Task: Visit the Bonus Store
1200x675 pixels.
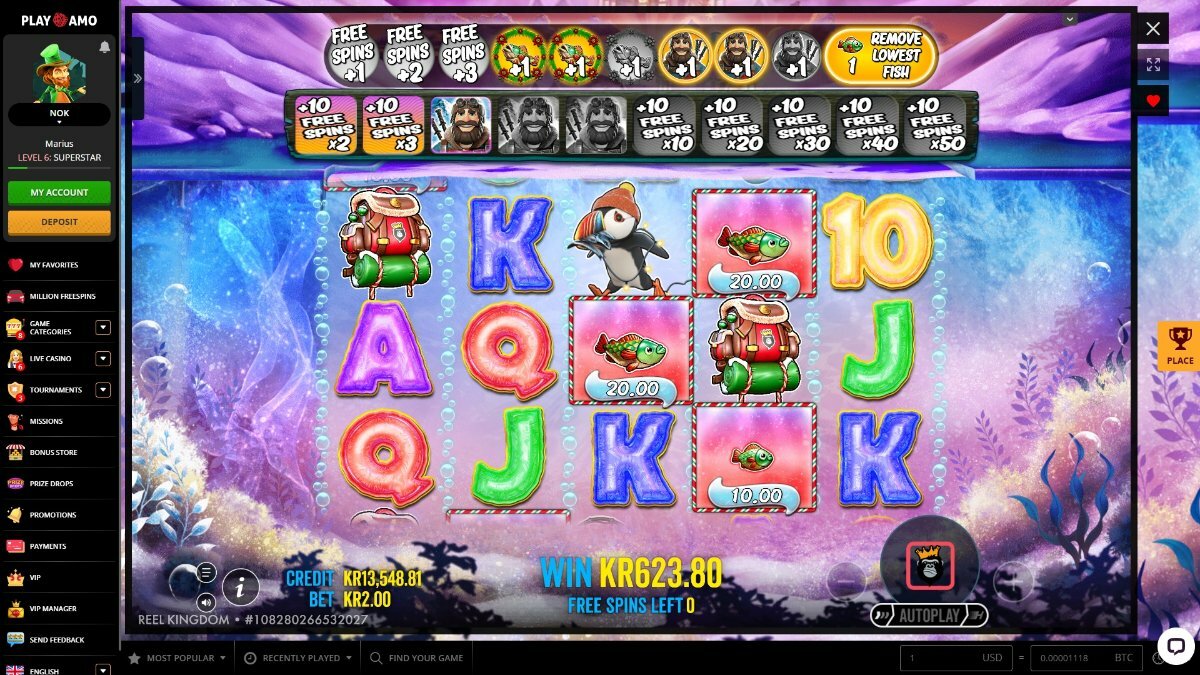Action: 53,453
